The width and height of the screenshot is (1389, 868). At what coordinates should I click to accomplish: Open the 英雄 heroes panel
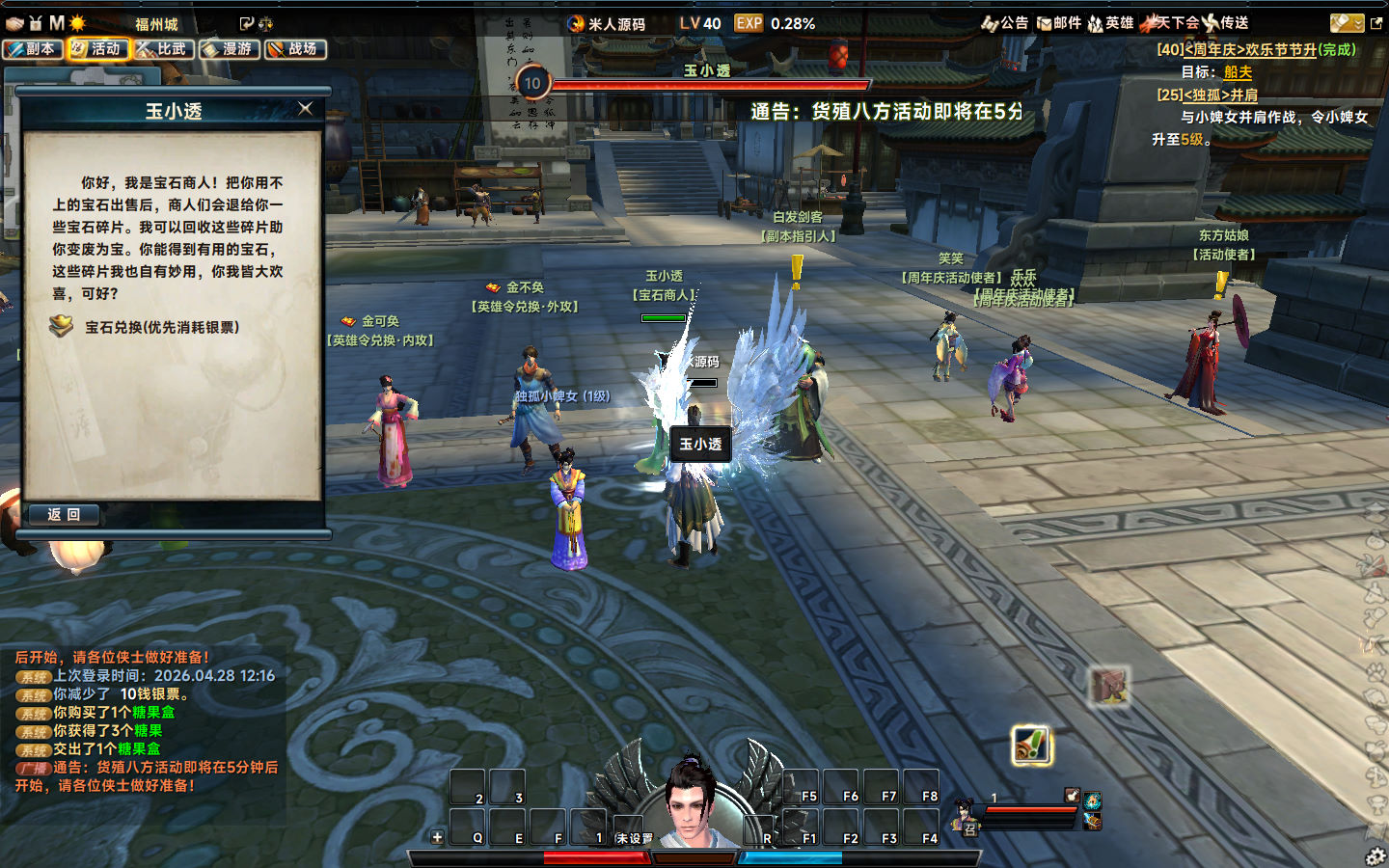(x=1111, y=23)
